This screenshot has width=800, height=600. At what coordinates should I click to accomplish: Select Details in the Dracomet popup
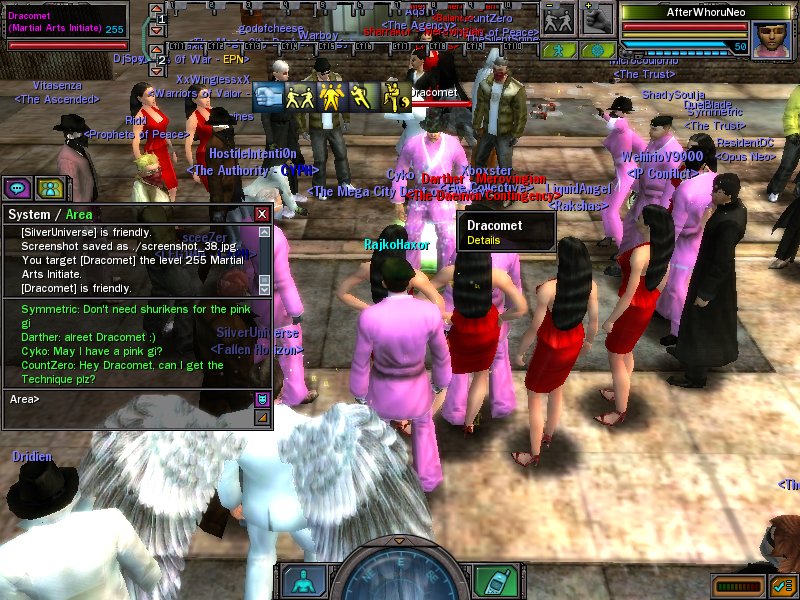(x=483, y=241)
